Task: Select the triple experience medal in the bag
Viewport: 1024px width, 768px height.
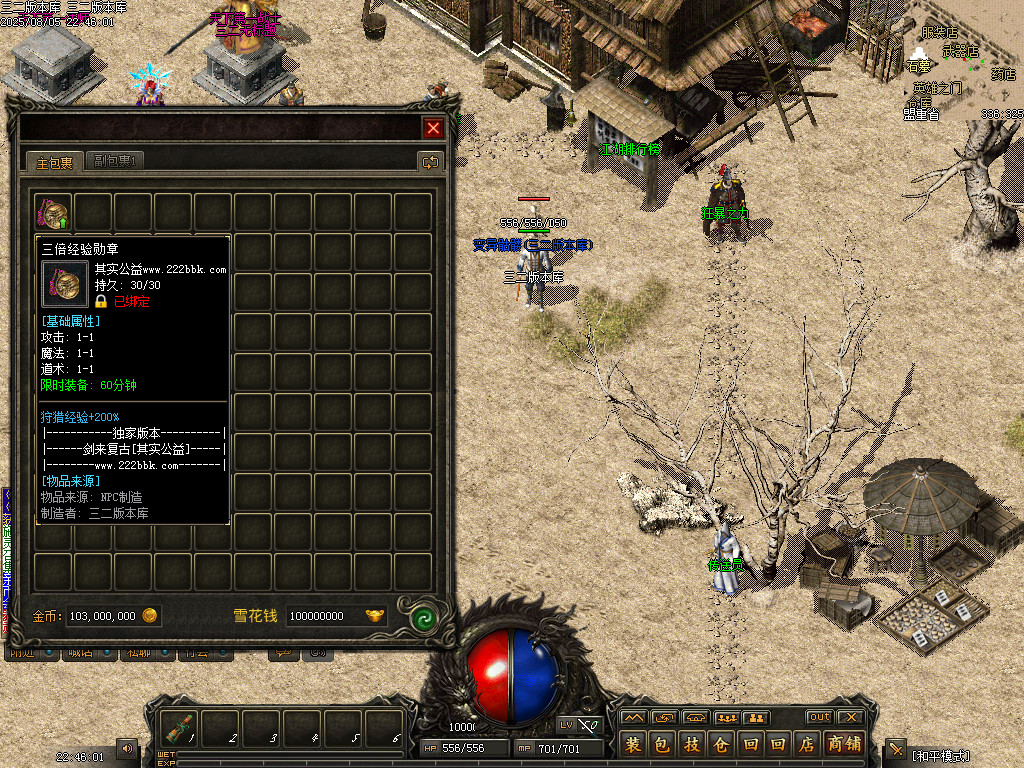Action: pos(53,213)
